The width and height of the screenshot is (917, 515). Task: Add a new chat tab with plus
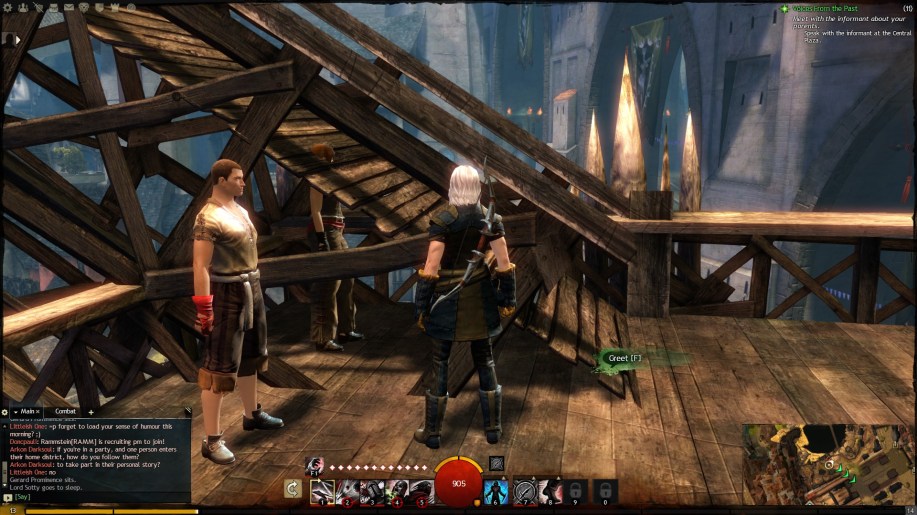click(91, 411)
